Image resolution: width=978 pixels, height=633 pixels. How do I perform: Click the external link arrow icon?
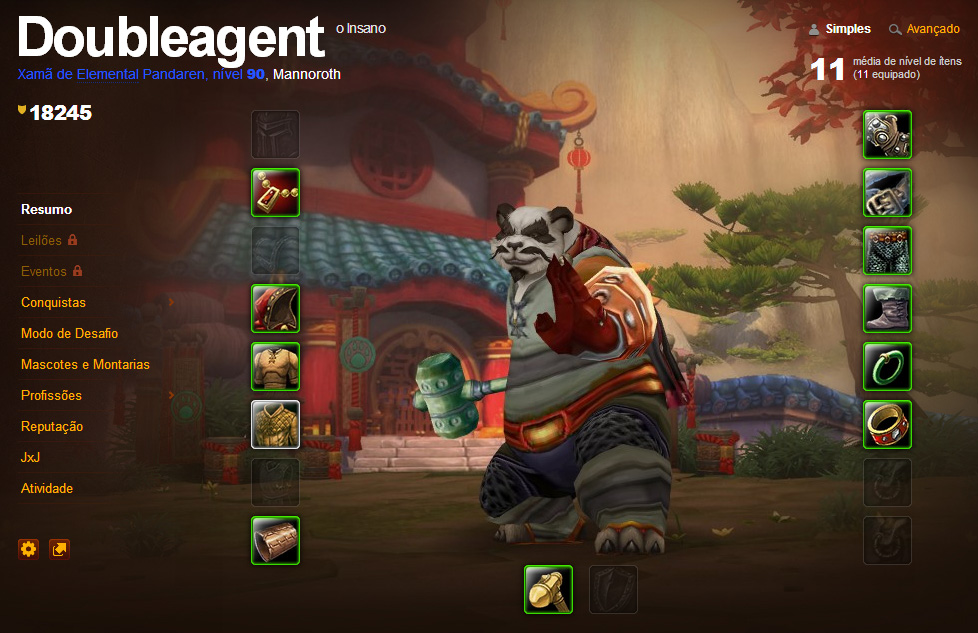click(60, 548)
